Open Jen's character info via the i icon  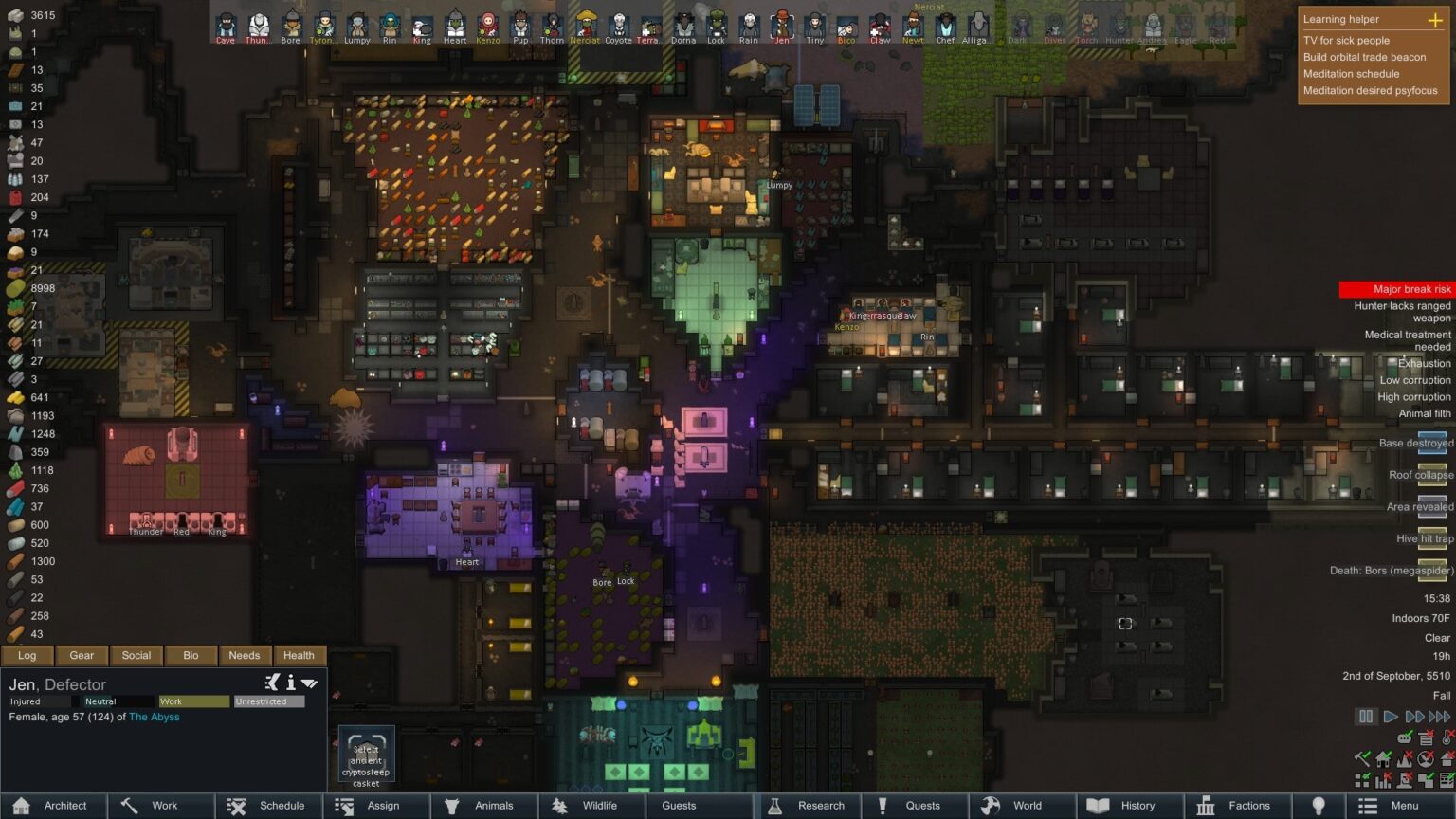290,681
